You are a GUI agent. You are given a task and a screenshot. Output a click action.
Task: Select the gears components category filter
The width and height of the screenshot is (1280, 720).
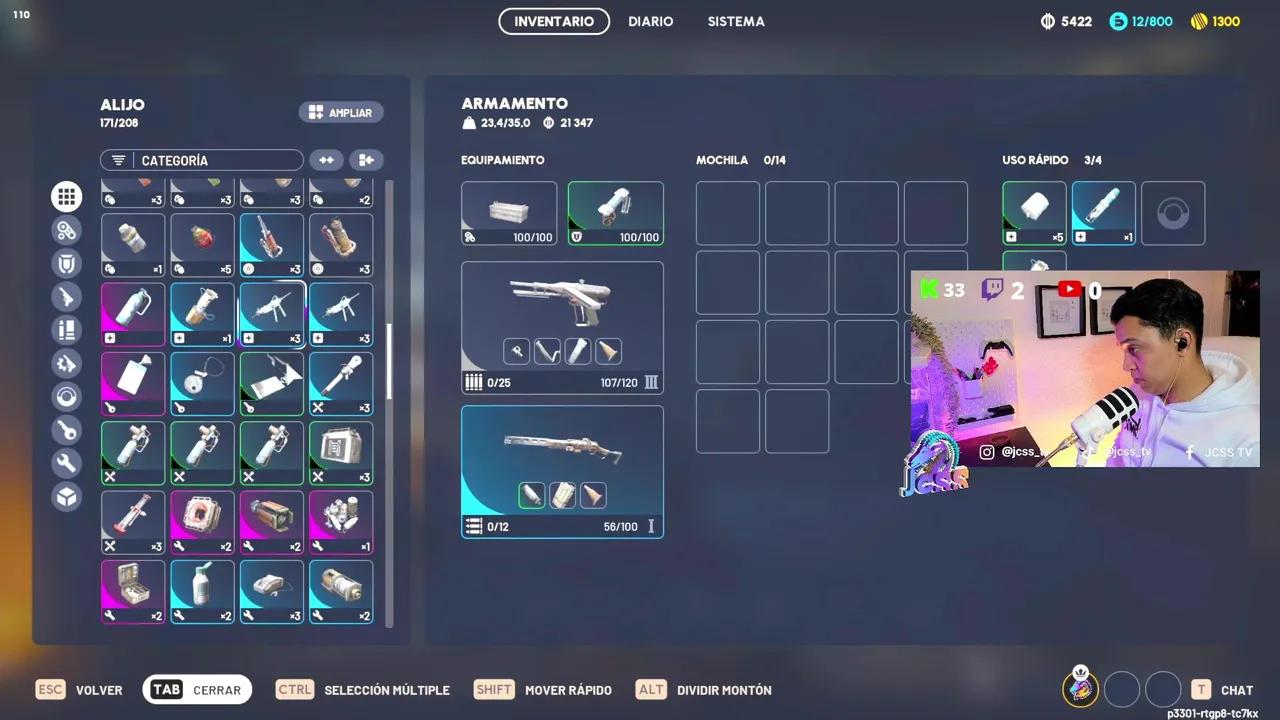click(x=66, y=229)
